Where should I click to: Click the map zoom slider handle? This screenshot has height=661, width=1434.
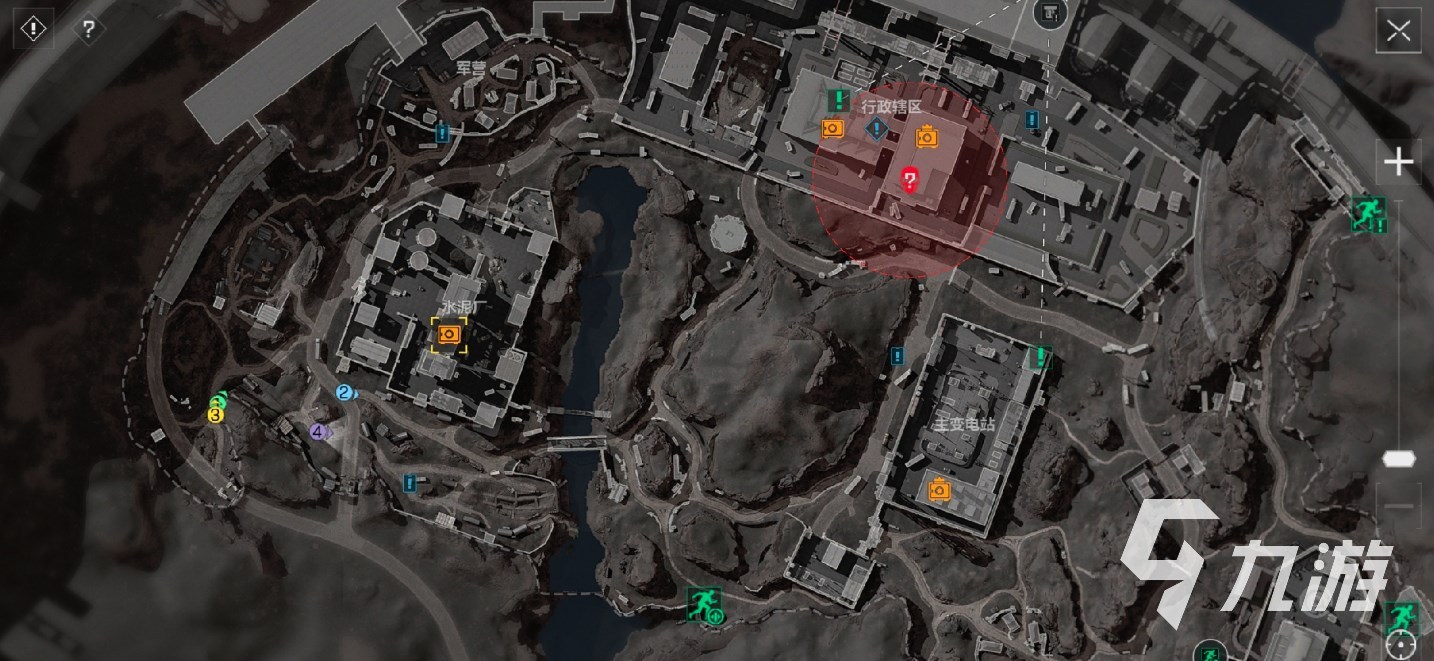(1398, 458)
